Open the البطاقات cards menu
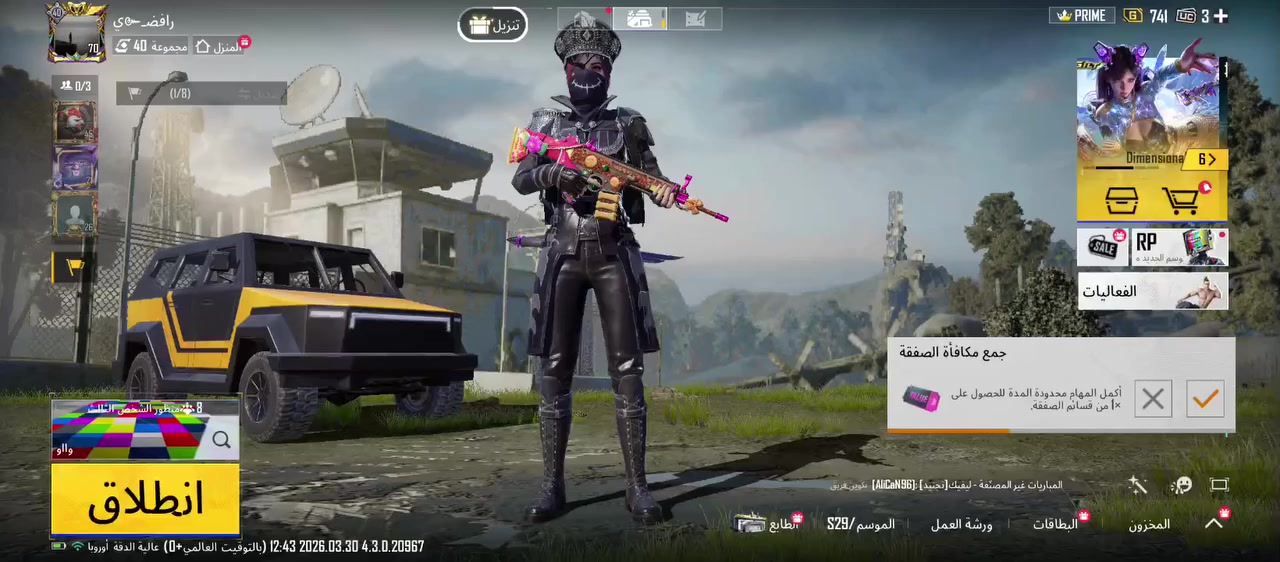 [1056, 524]
